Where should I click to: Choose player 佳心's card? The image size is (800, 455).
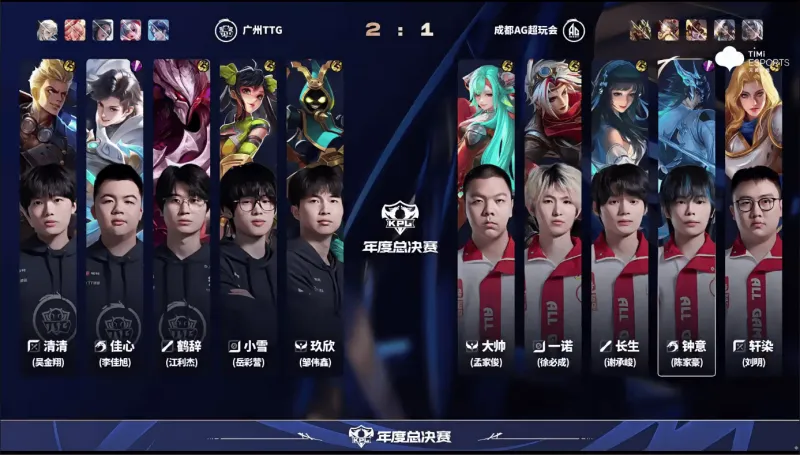(x=114, y=215)
